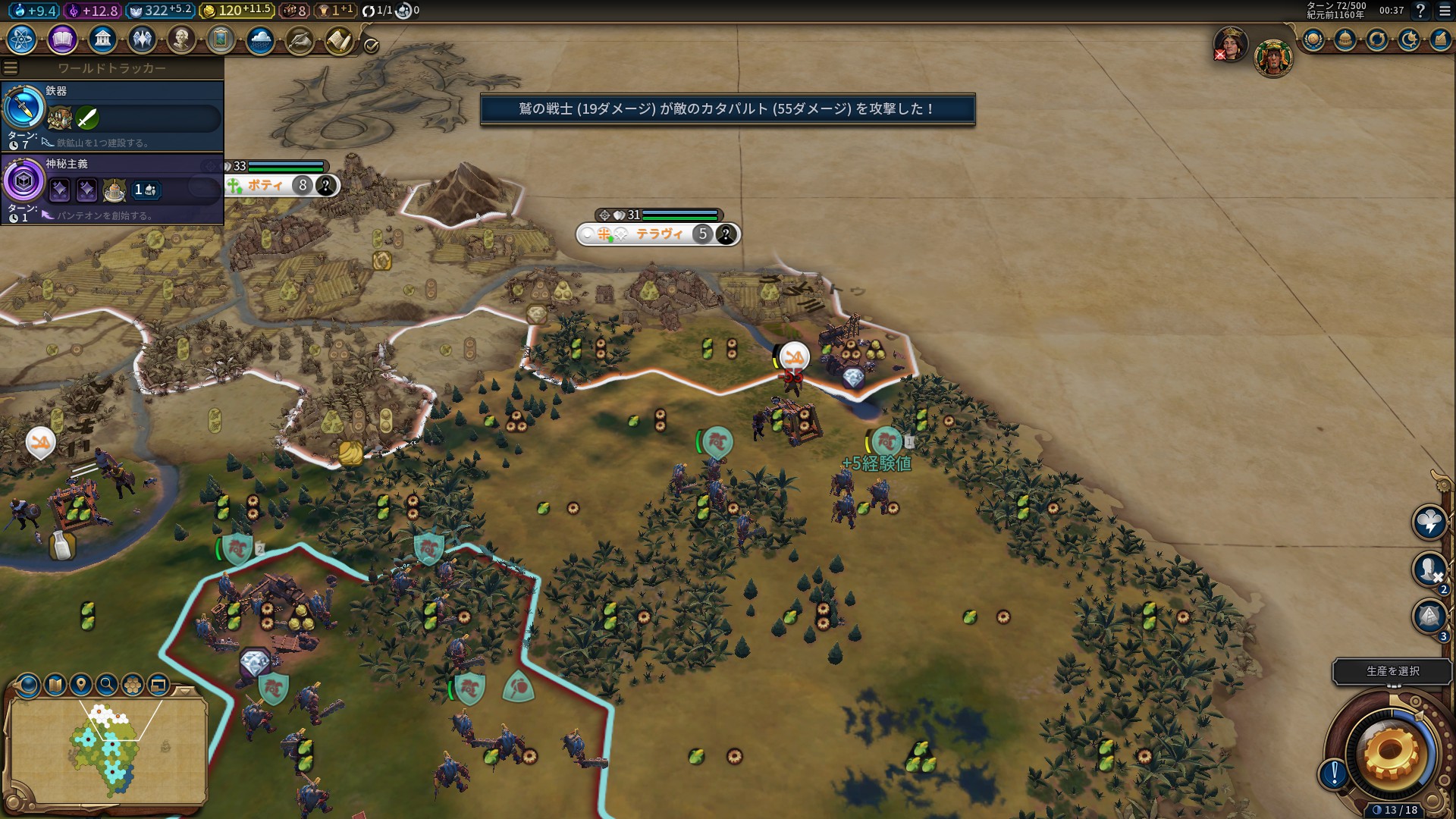Open the Great Works framed painting icon
This screenshot has width=1456, height=819.
coord(221,39)
